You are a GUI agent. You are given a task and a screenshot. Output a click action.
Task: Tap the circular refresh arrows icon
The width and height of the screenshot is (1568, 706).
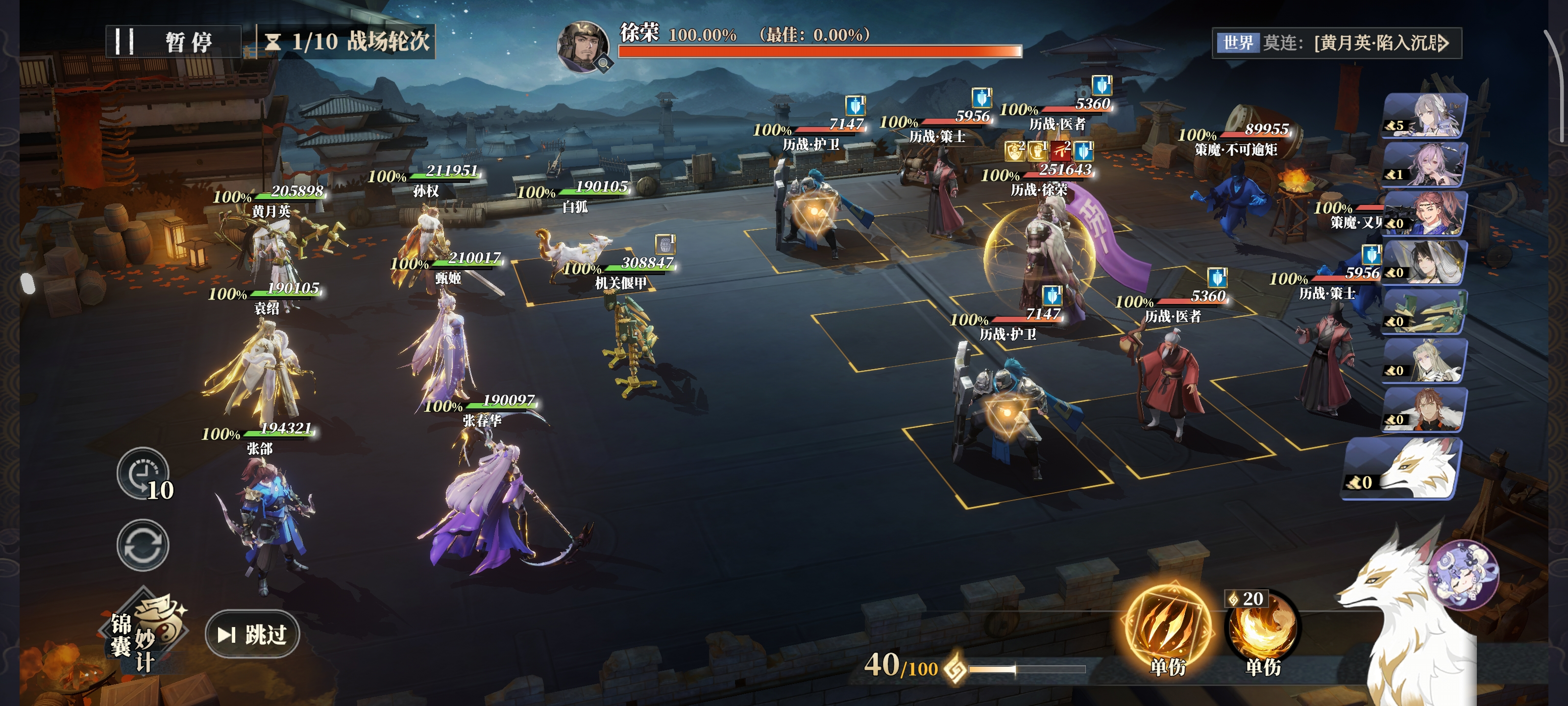(x=143, y=545)
